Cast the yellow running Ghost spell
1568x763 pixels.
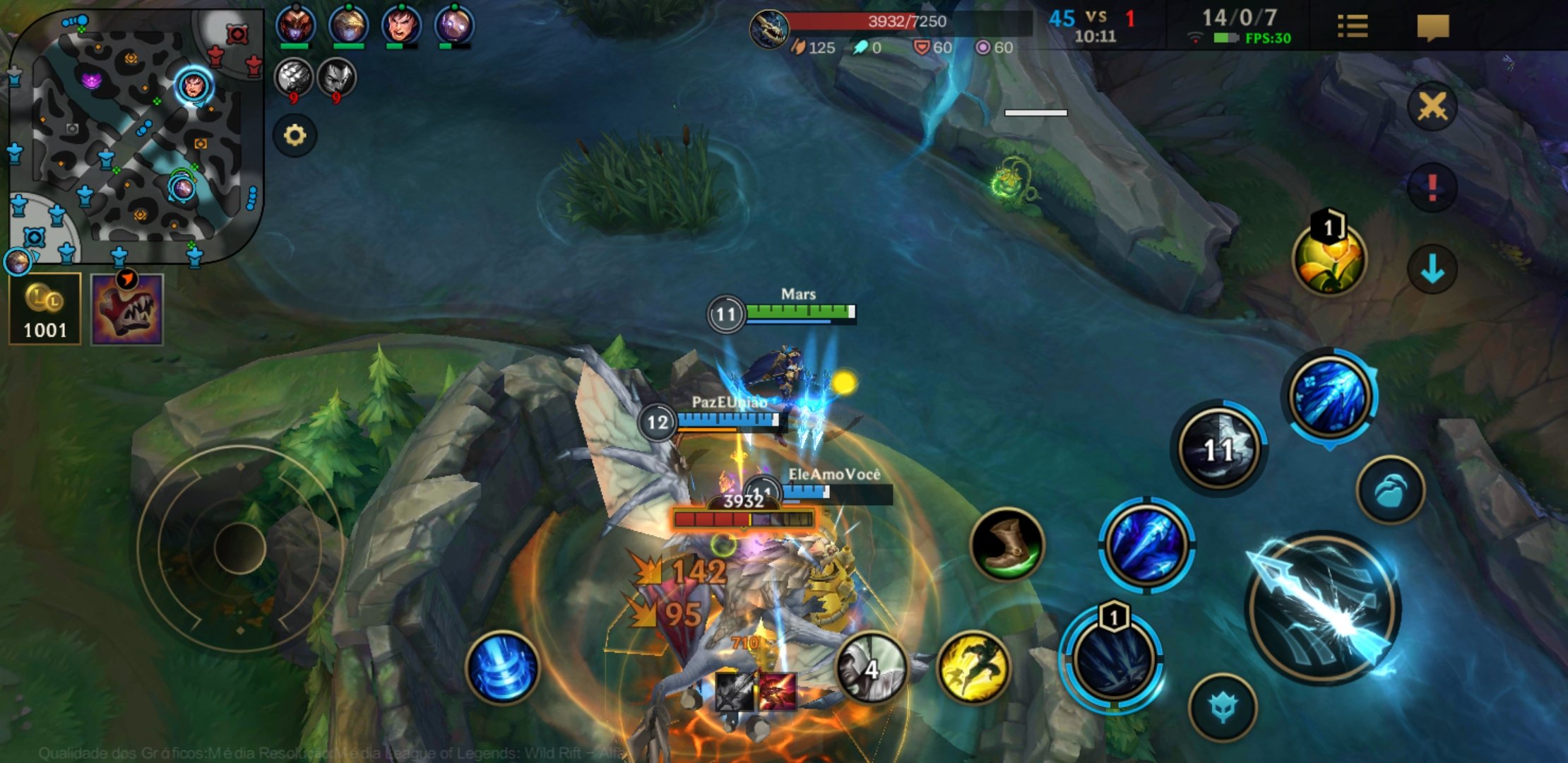tap(973, 667)
